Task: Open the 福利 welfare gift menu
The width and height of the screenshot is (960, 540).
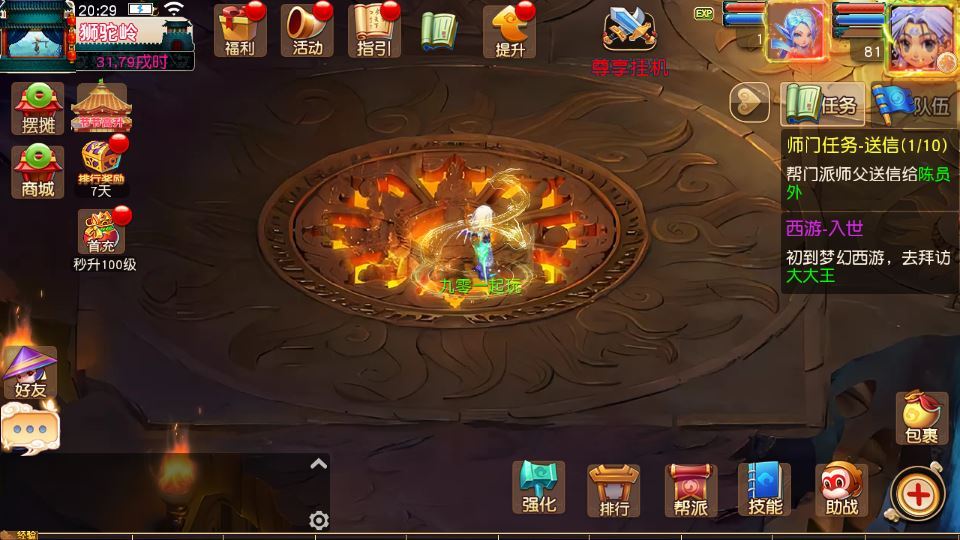Action: point(240,29)
